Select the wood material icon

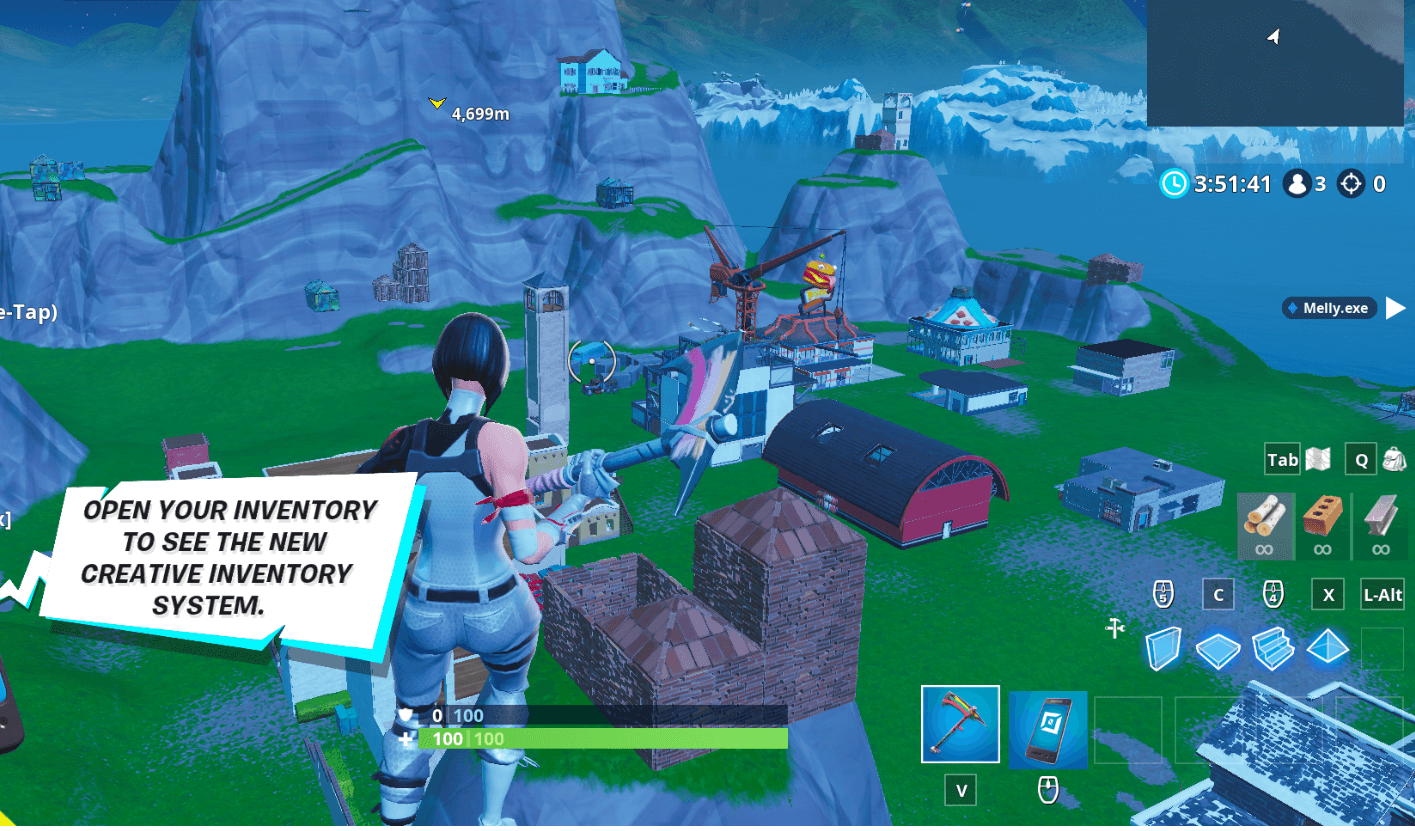[x=1266, y=525]
